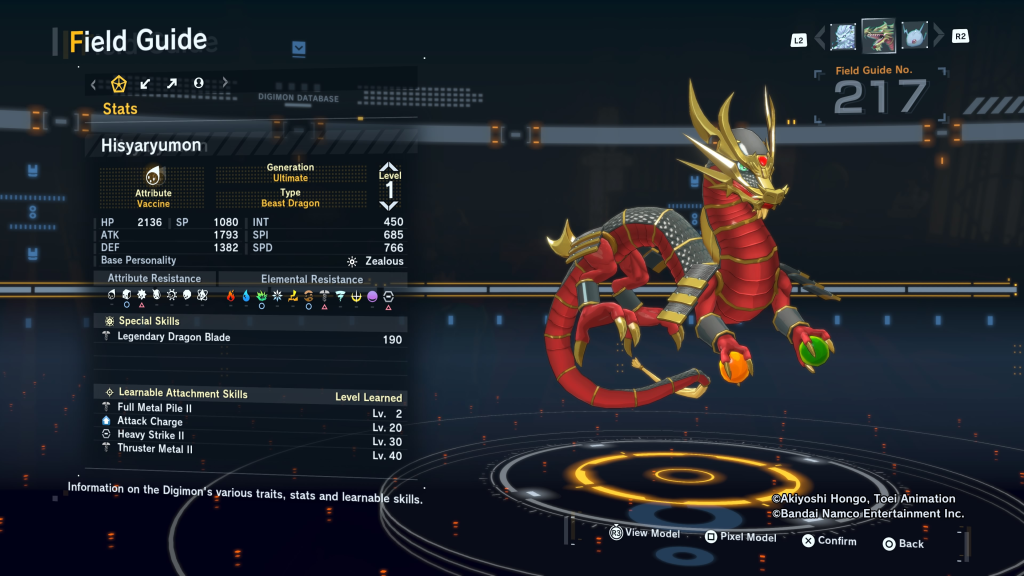The image size is (1024, 576).
Task: Decrease level with the down arrow
Action: point(389,204)
